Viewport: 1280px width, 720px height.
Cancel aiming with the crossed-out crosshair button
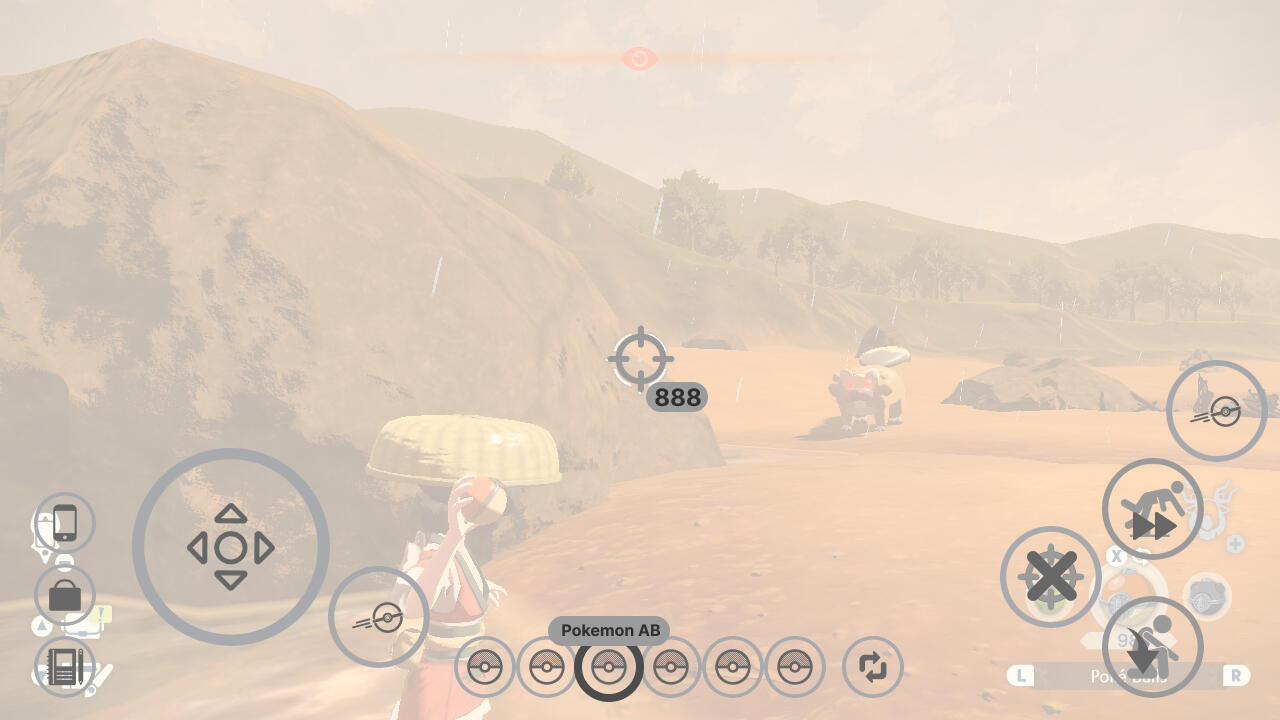(1050, 577)
